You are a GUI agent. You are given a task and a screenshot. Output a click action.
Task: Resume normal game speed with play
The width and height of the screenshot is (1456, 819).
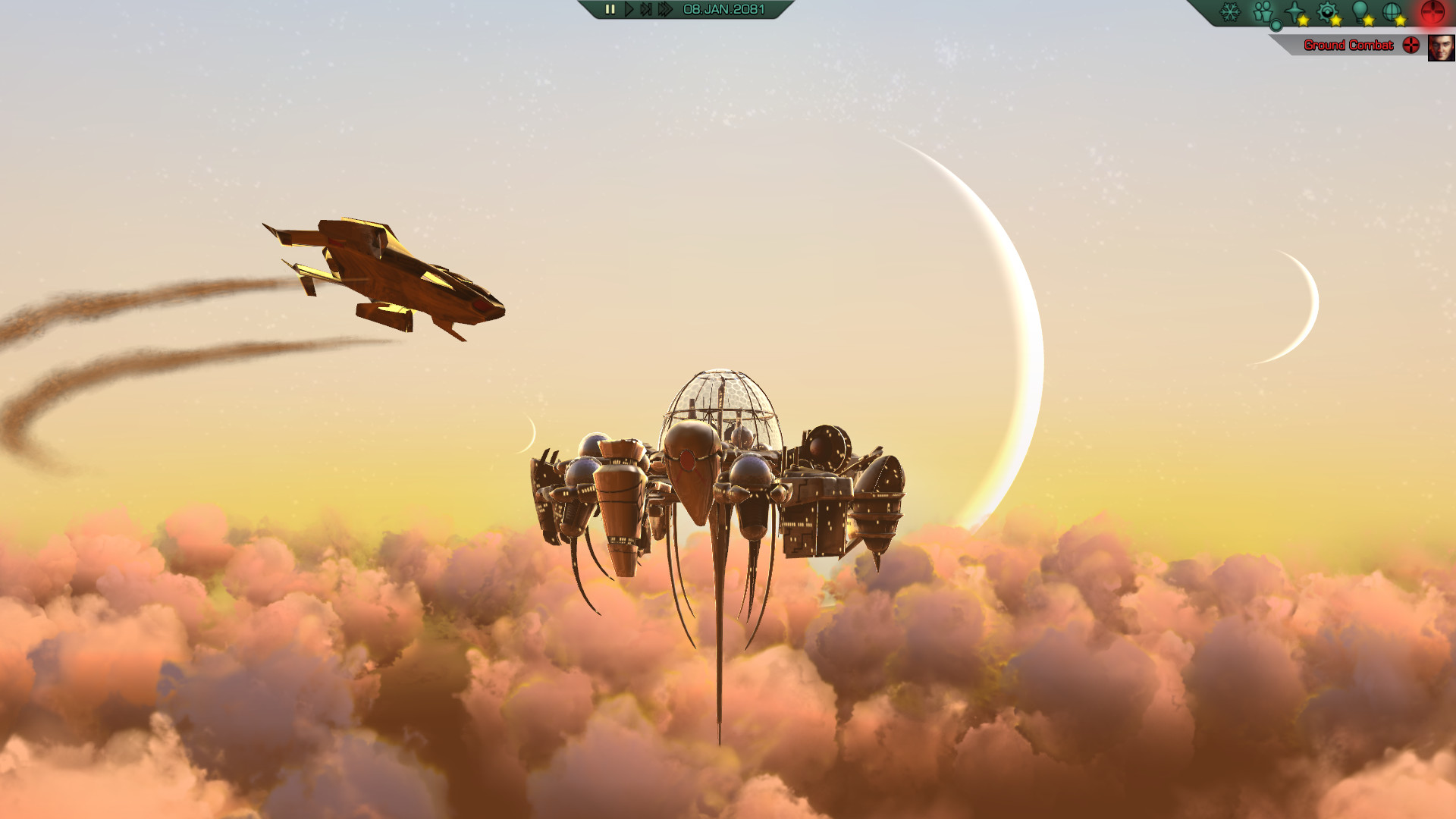tap(629, 10)
